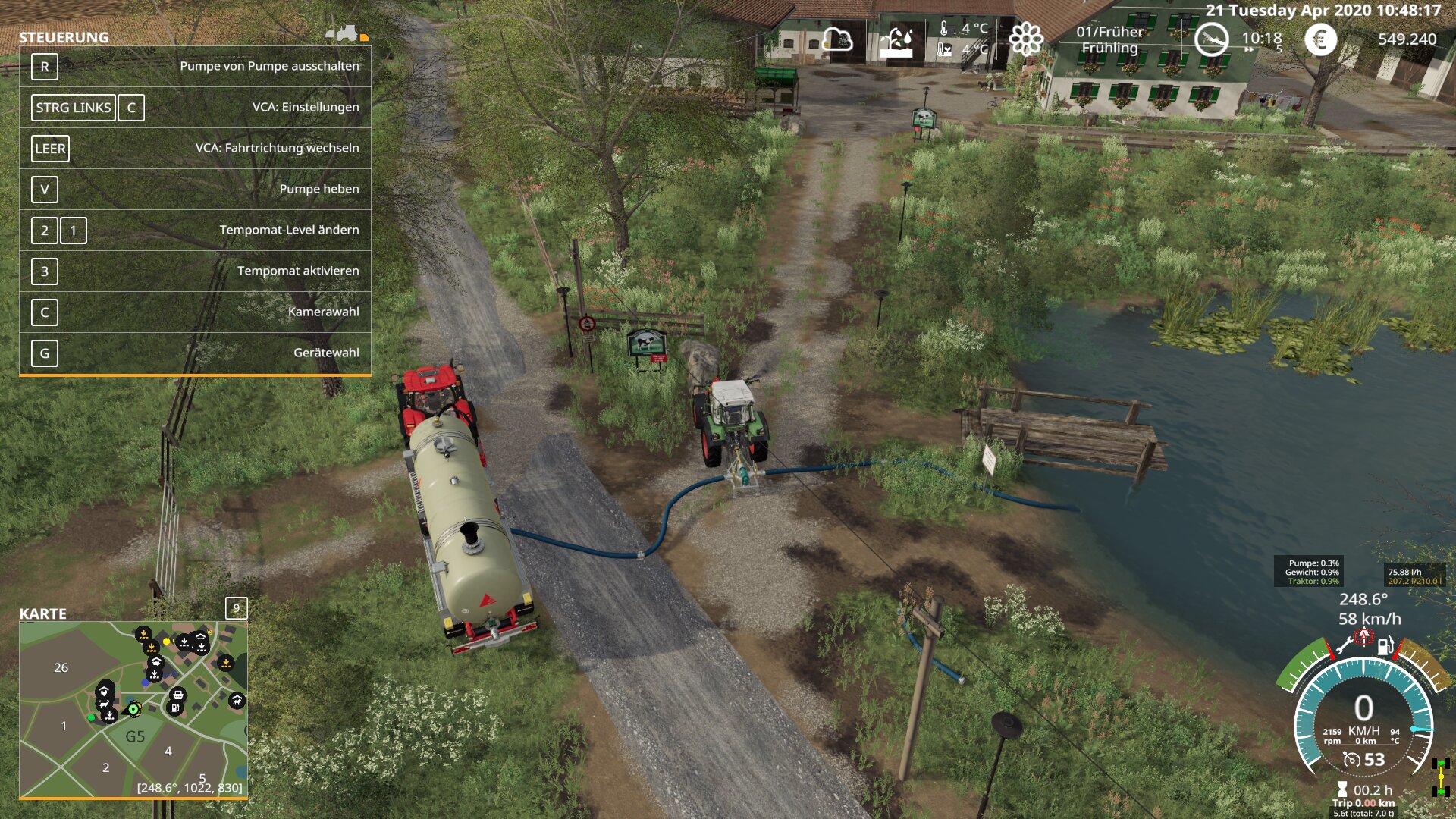1456x819 pixels.
Task: Click the drivetrain axle diagram icon
Action: coord(1441,778)
